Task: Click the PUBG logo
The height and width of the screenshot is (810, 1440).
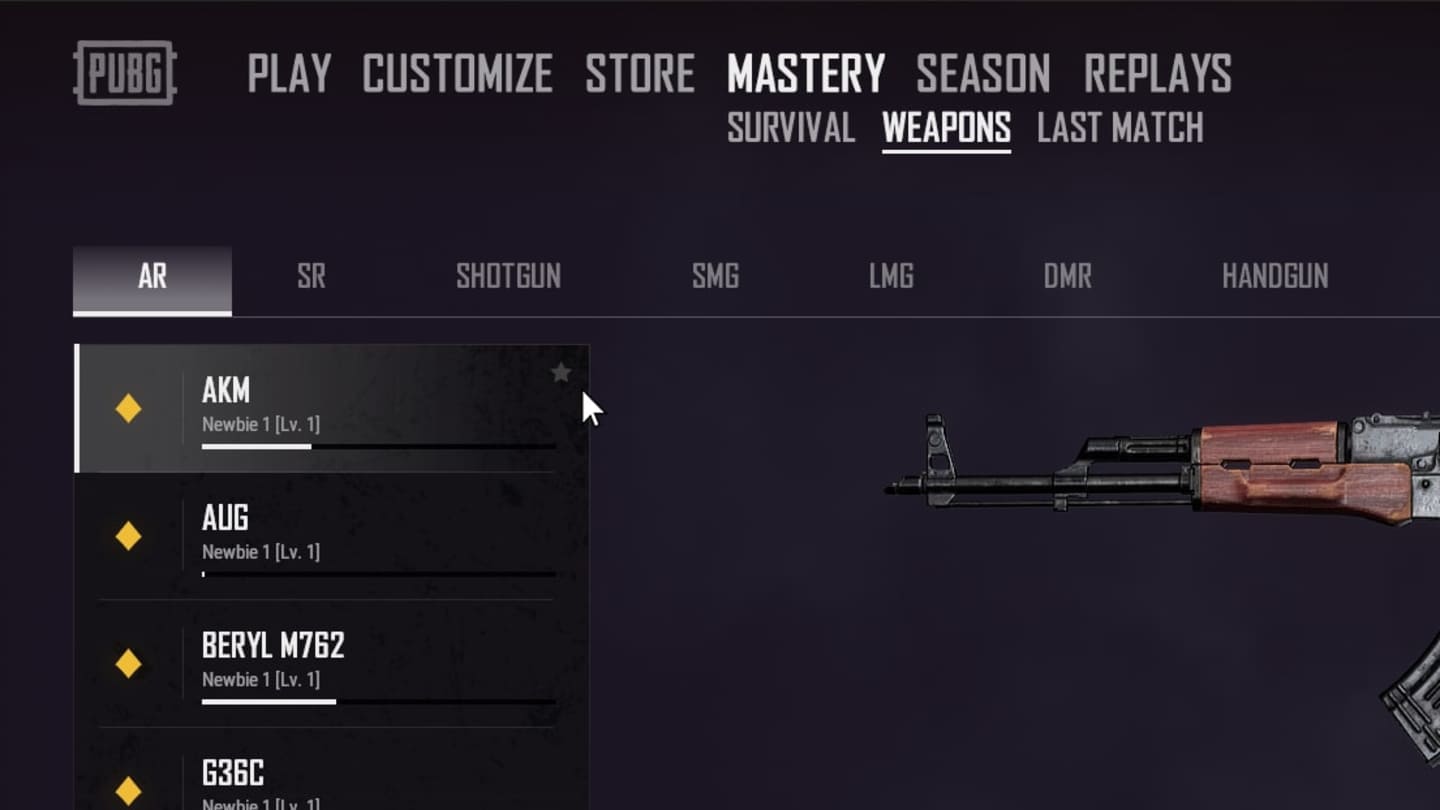Action: click(125, 73)
